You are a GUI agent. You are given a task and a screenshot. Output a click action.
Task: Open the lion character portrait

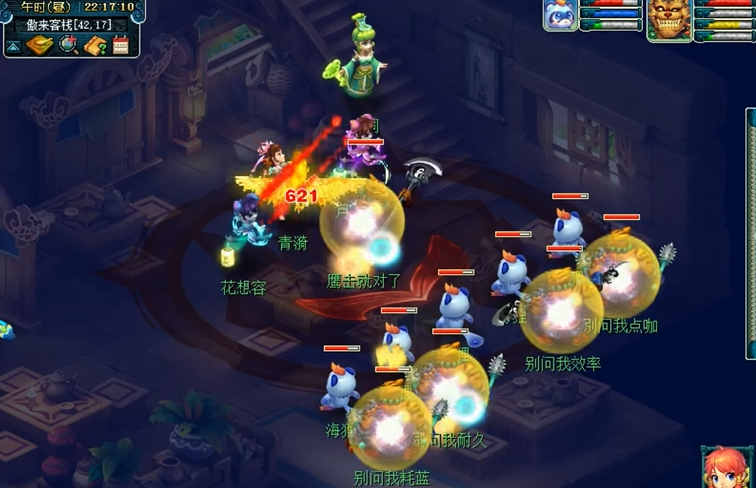[x=670, y=19]
